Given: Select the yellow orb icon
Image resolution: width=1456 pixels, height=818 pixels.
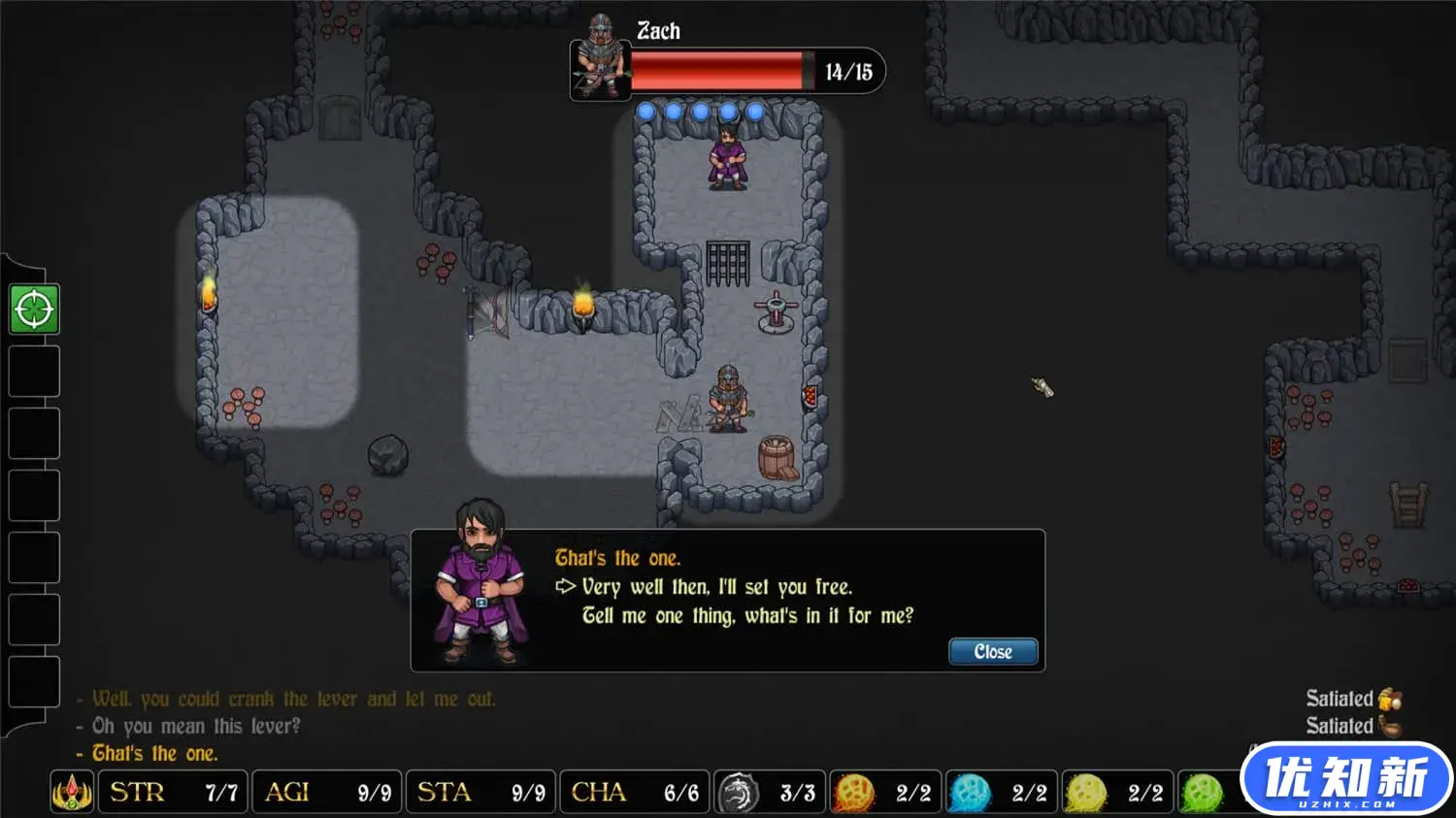Looking at the screenshot, I should coord(1085,793).
